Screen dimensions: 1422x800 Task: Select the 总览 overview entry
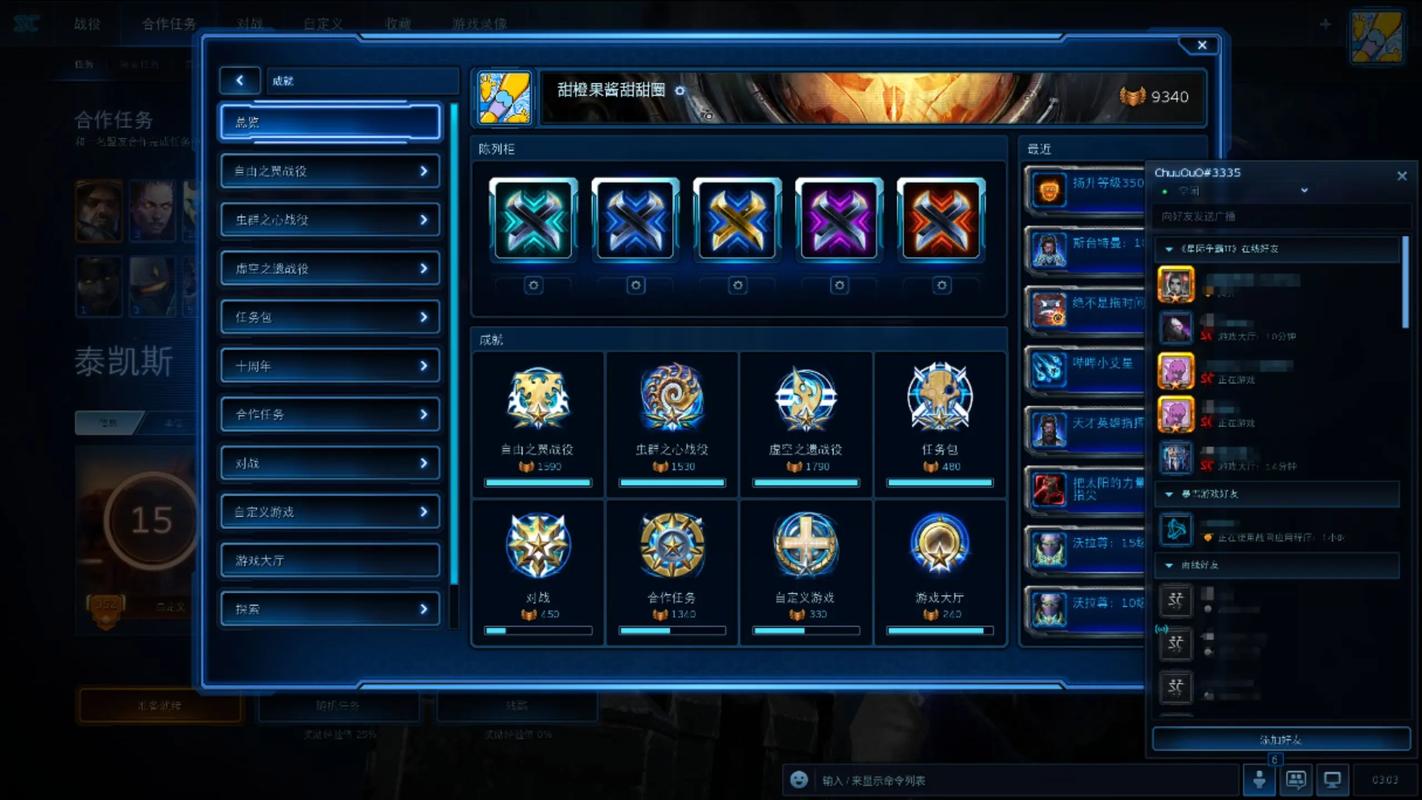coord(330,122)
